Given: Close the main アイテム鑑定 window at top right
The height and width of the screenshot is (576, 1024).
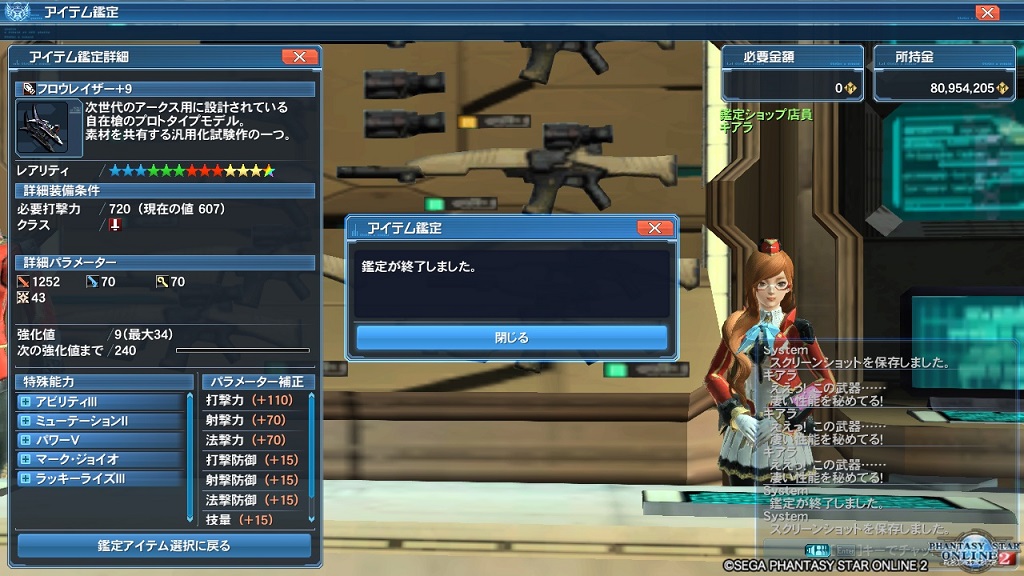Looking at the screenshot, I should coord(986,13).
